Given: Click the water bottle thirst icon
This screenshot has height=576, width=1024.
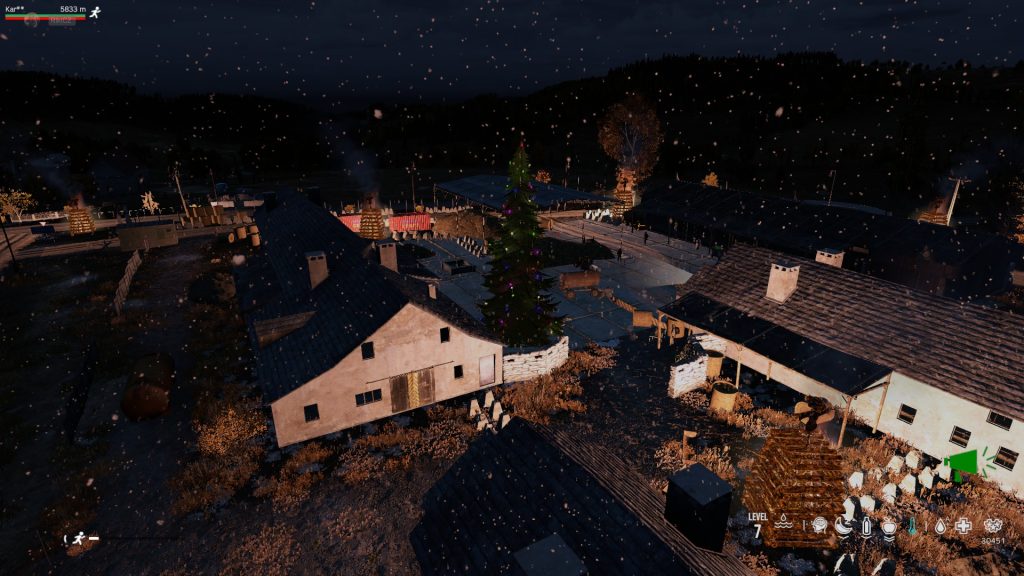Looking at the screenshot, I should pyautogui.click(x=866, y=524).
